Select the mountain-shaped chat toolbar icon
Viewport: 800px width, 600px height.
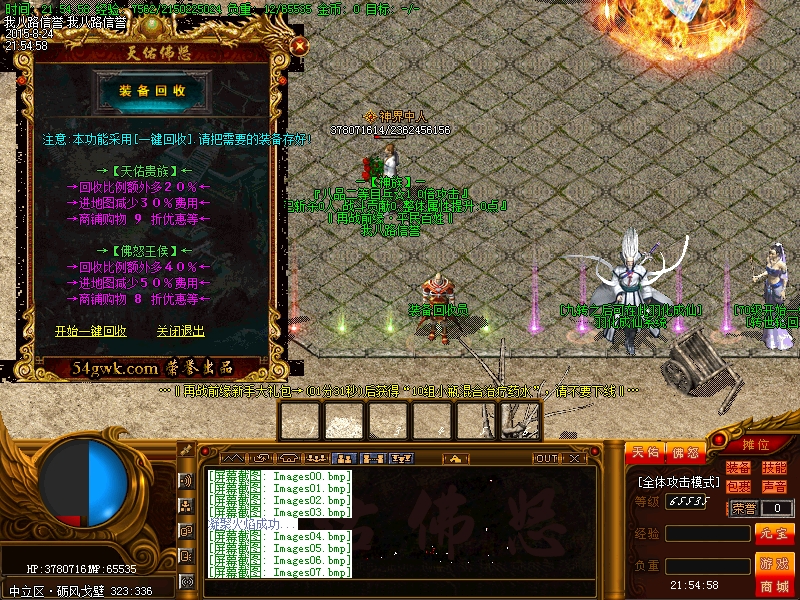click(232, 458)
